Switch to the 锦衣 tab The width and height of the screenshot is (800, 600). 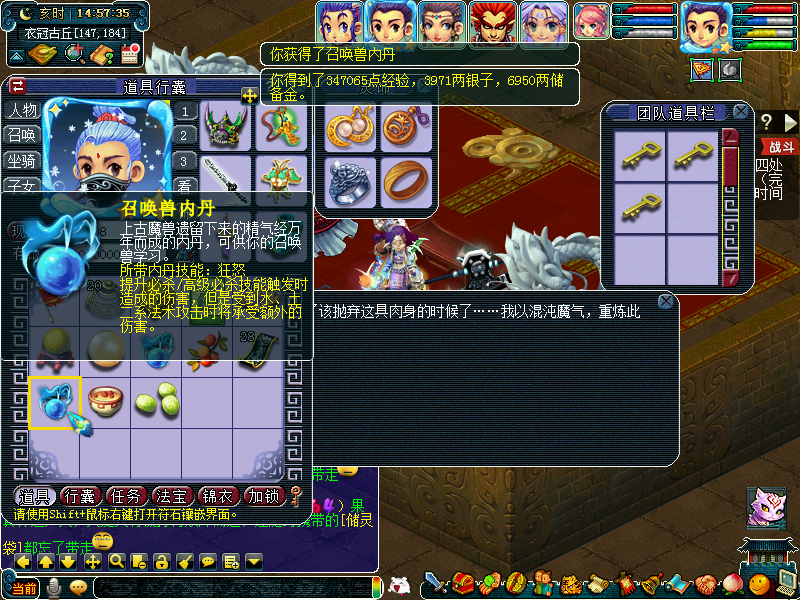219,495
